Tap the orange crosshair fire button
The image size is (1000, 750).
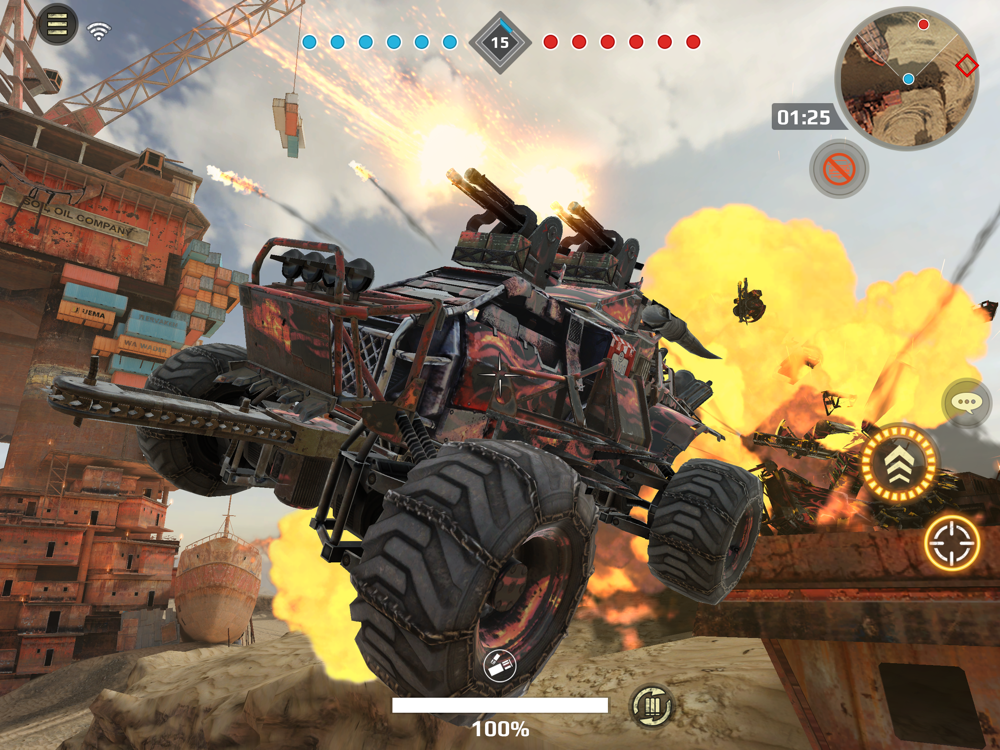951,543
